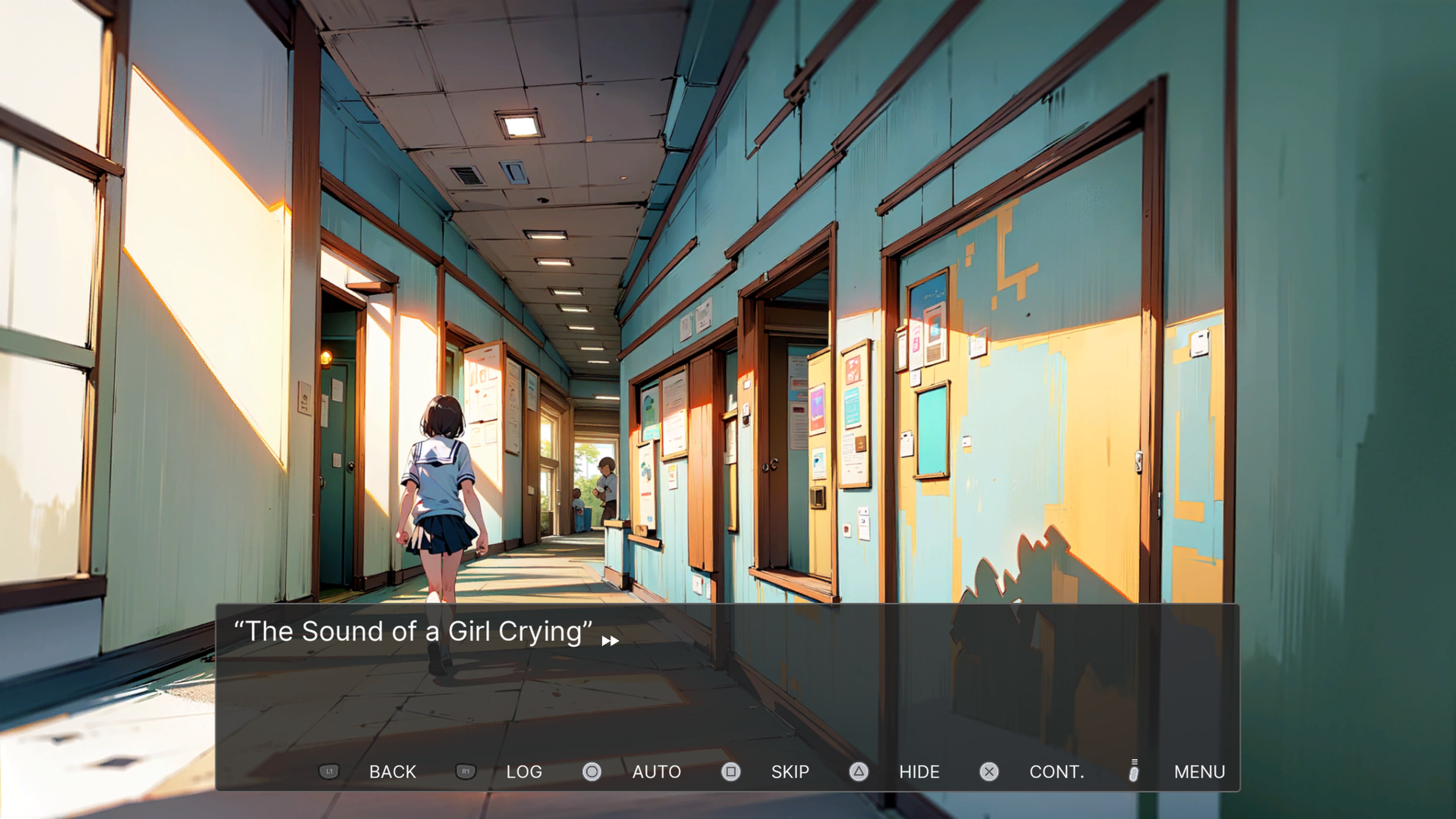This screenshot has height=819, width=1456.
Task: Click the quoted title "The Sound of a Girl Crying"
Action: pyautogui.click(x=414, y=631)
